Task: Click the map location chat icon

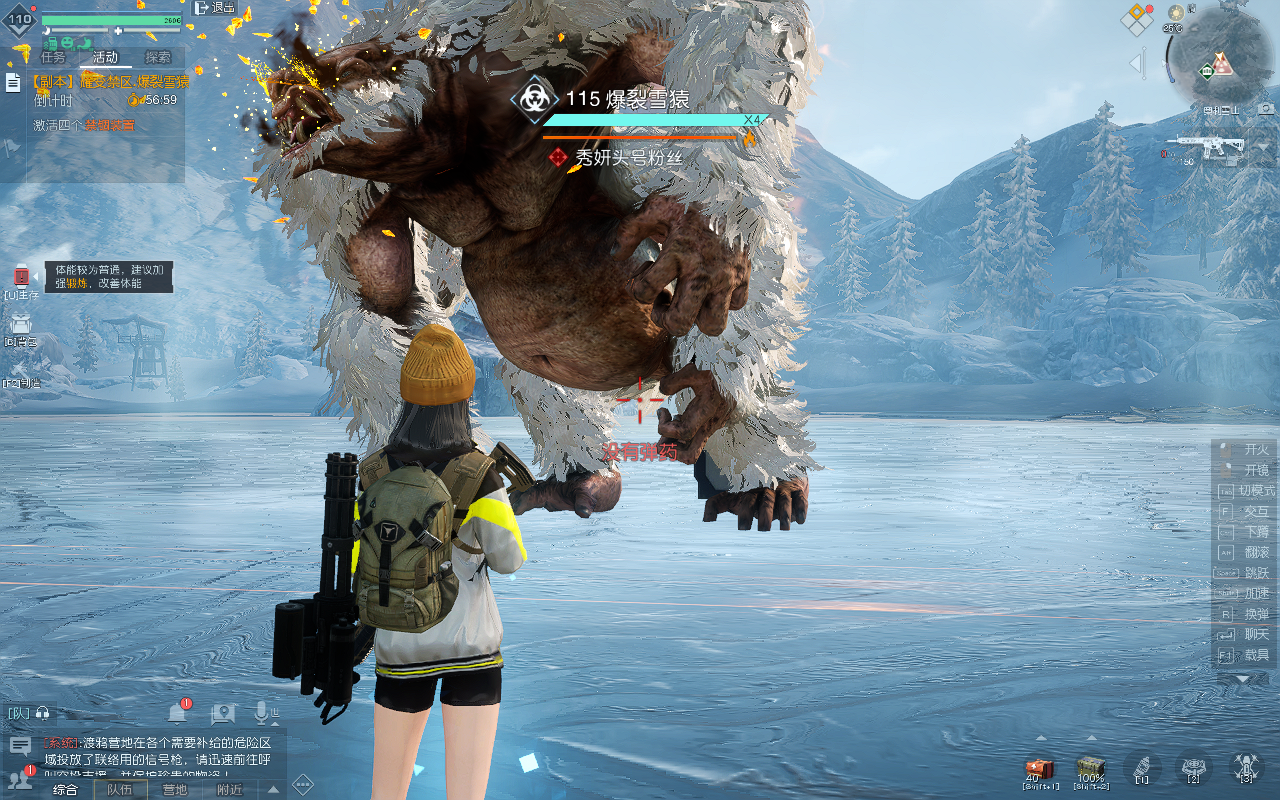Action: point(223,713)
